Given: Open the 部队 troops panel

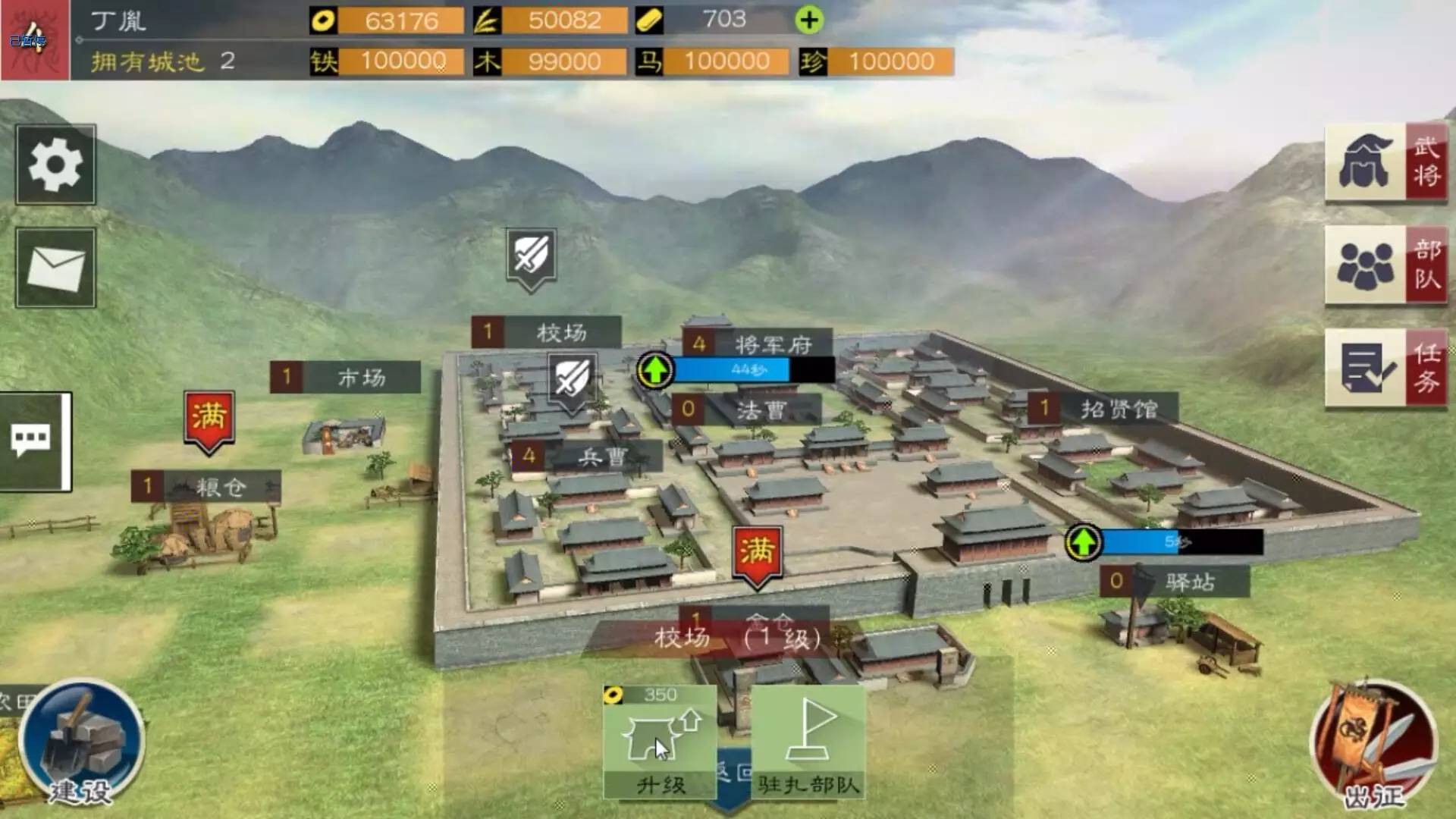Looking at the screenshot, I should 1385,265.
